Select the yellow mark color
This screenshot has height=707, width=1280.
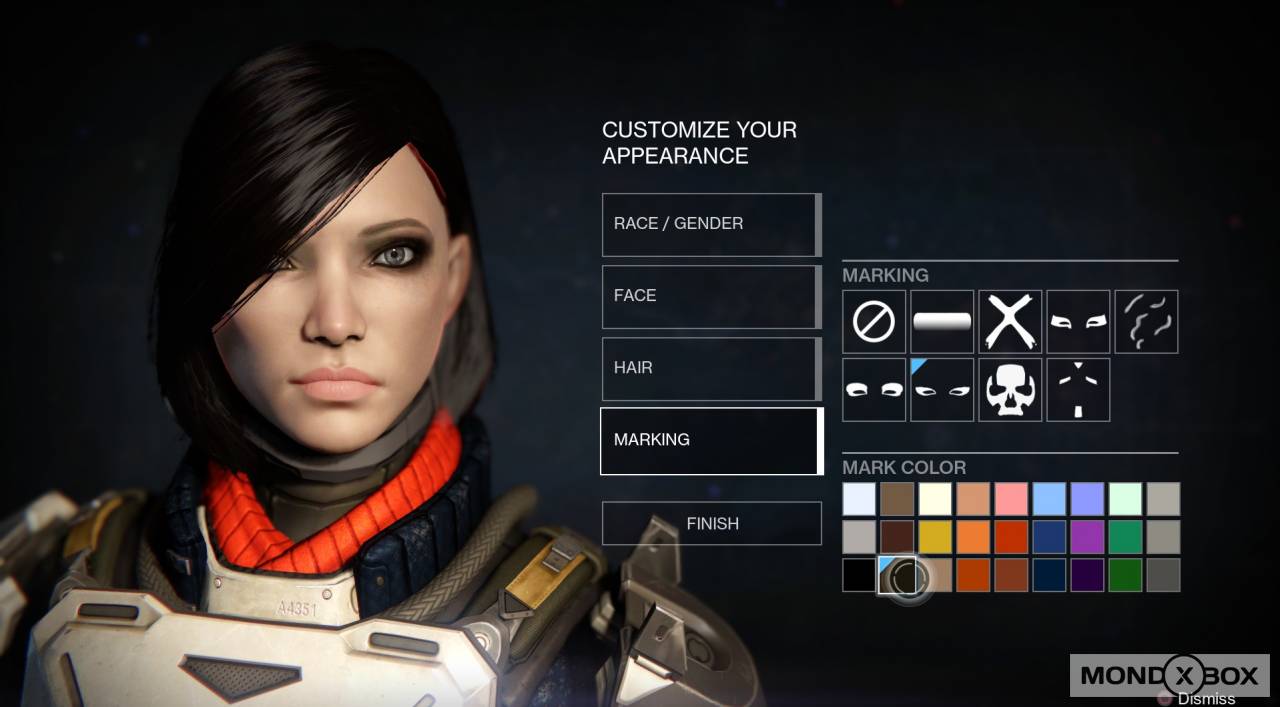tap(935, 537)
